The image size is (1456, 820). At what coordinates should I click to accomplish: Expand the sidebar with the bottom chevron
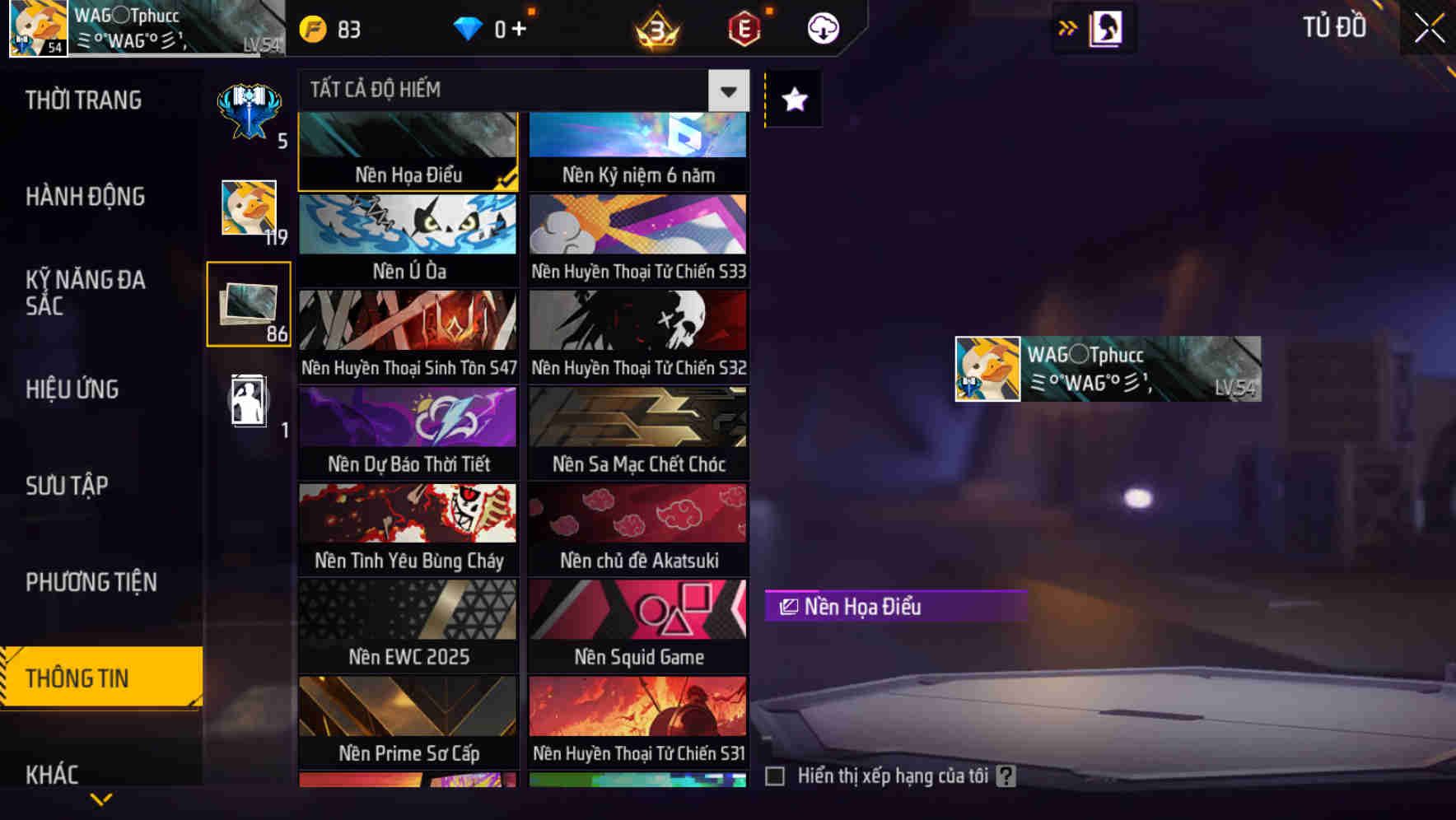(100, 797)
